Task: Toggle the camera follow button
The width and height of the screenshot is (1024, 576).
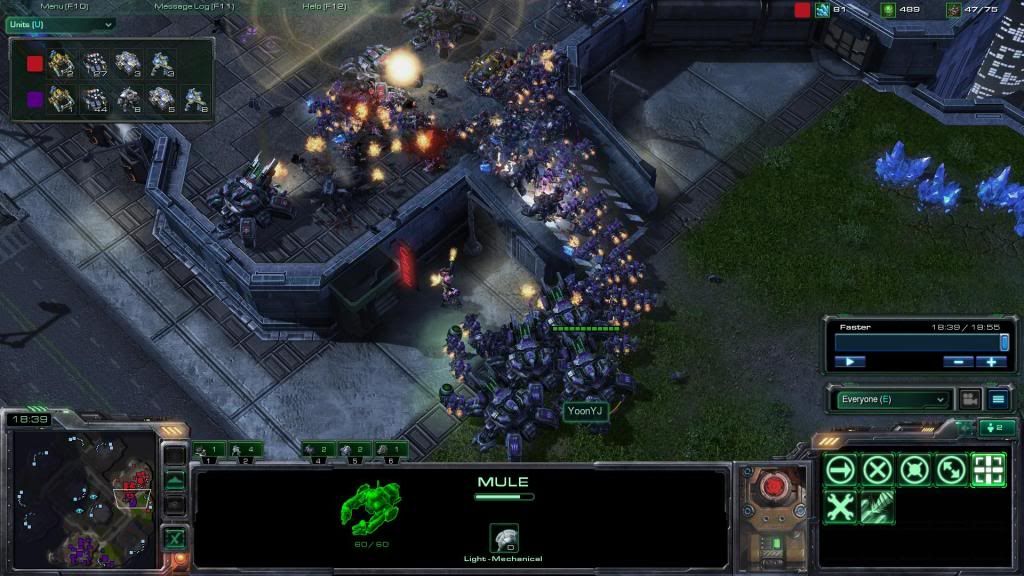Action: [x=969, y=399]
